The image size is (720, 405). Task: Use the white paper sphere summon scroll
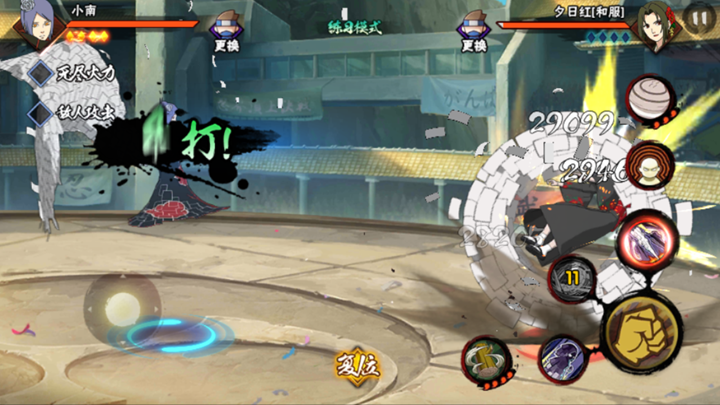[x=650, y=99]
